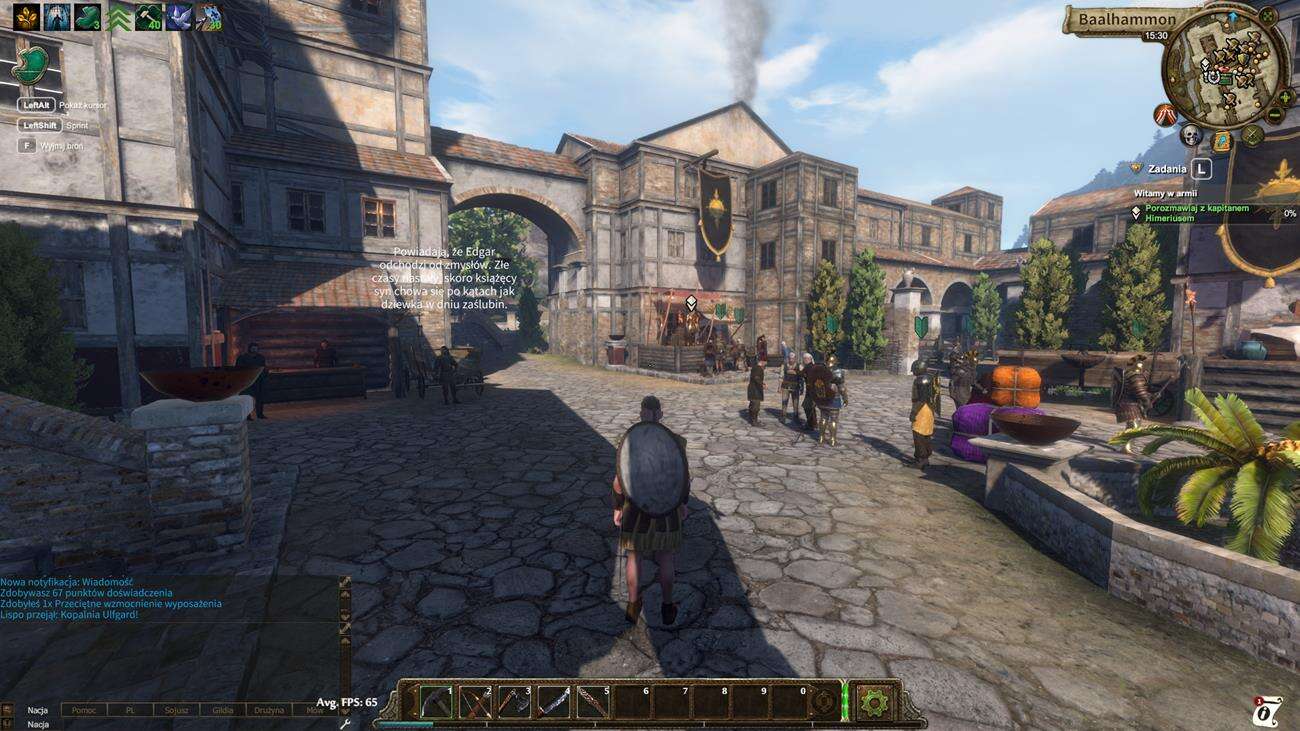This screenshot has height=731, width=1300.
Task: Open the tent icon left of the minimap
Action: click(x=1164, y=114)
